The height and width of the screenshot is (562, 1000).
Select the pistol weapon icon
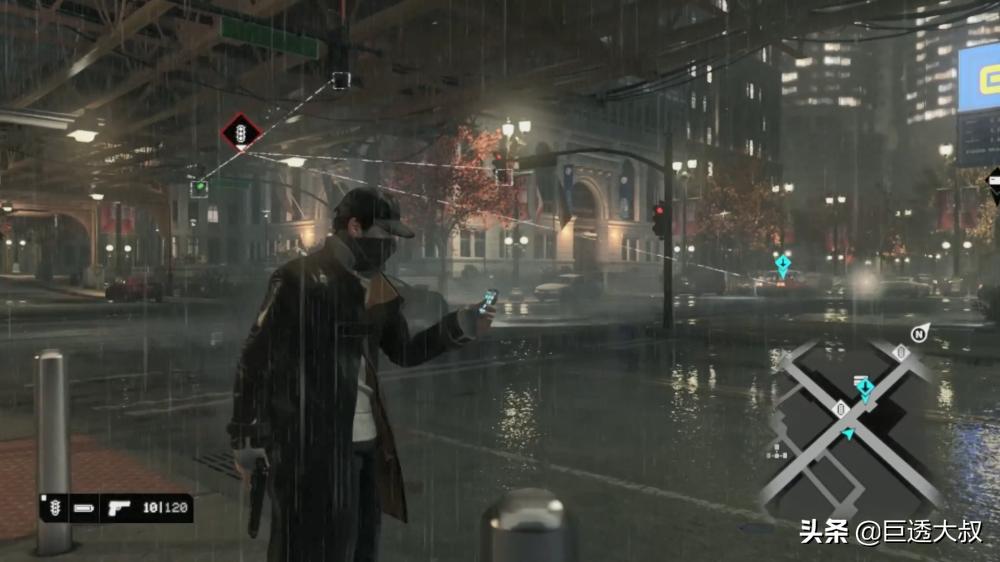[x=118, y=507]
